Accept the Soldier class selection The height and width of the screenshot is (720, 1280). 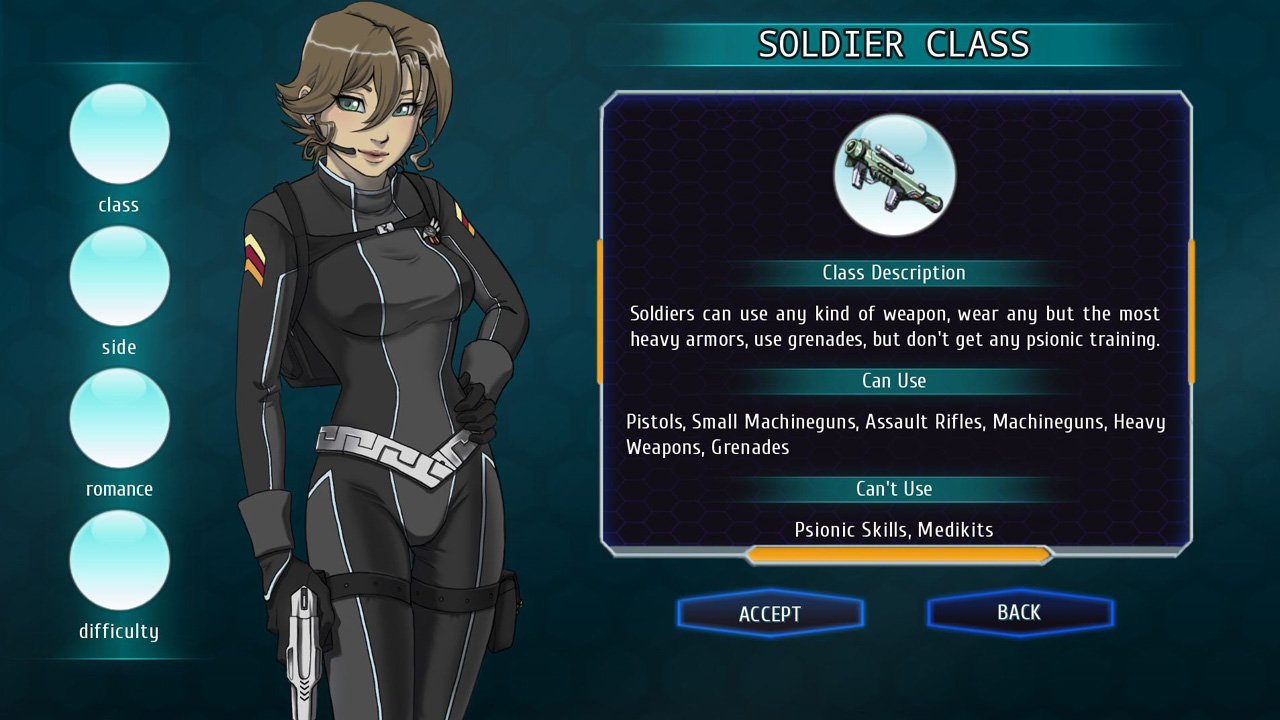[x=770, y=613]
